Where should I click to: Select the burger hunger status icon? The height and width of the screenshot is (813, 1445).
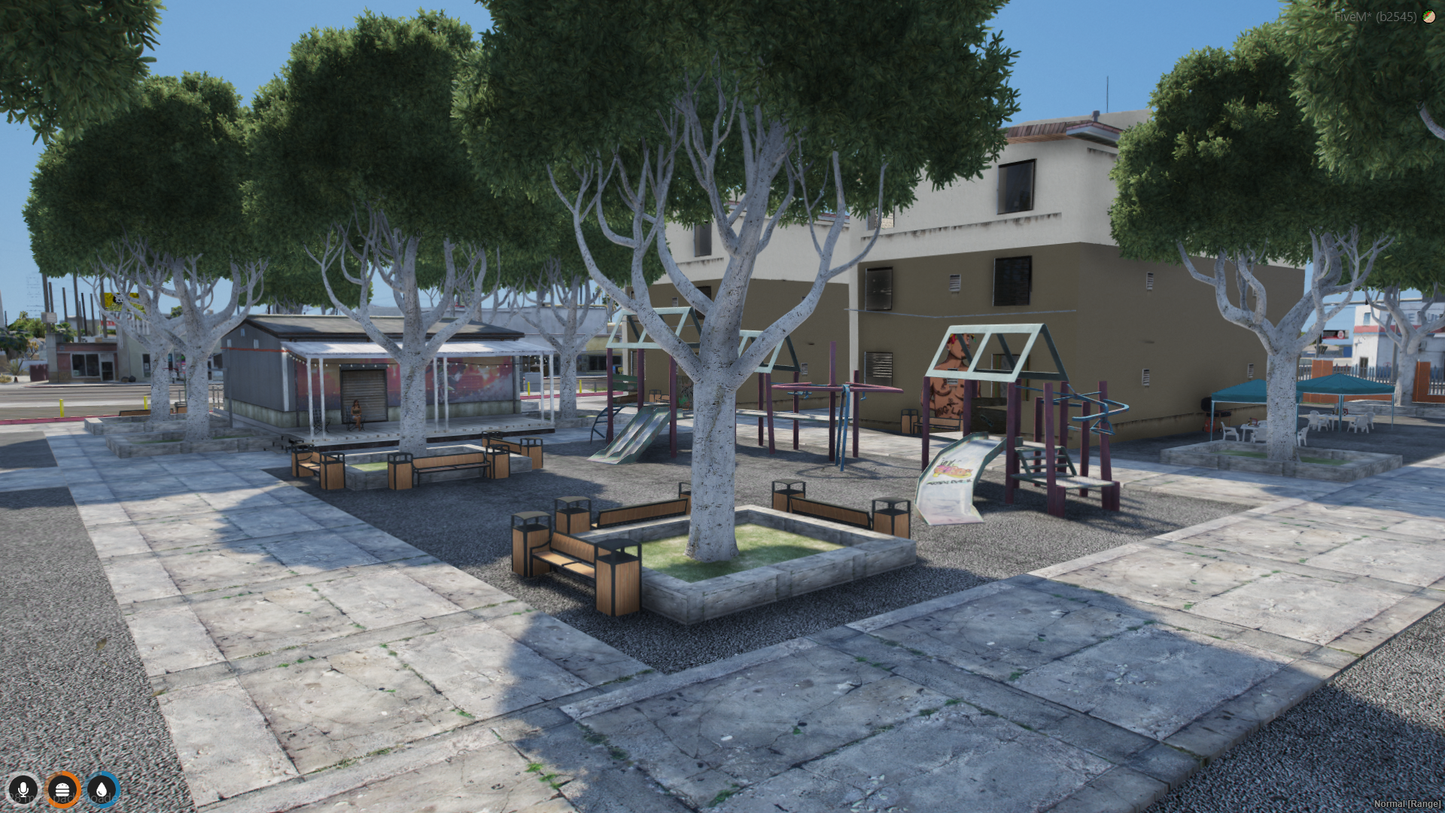[62, 789]
